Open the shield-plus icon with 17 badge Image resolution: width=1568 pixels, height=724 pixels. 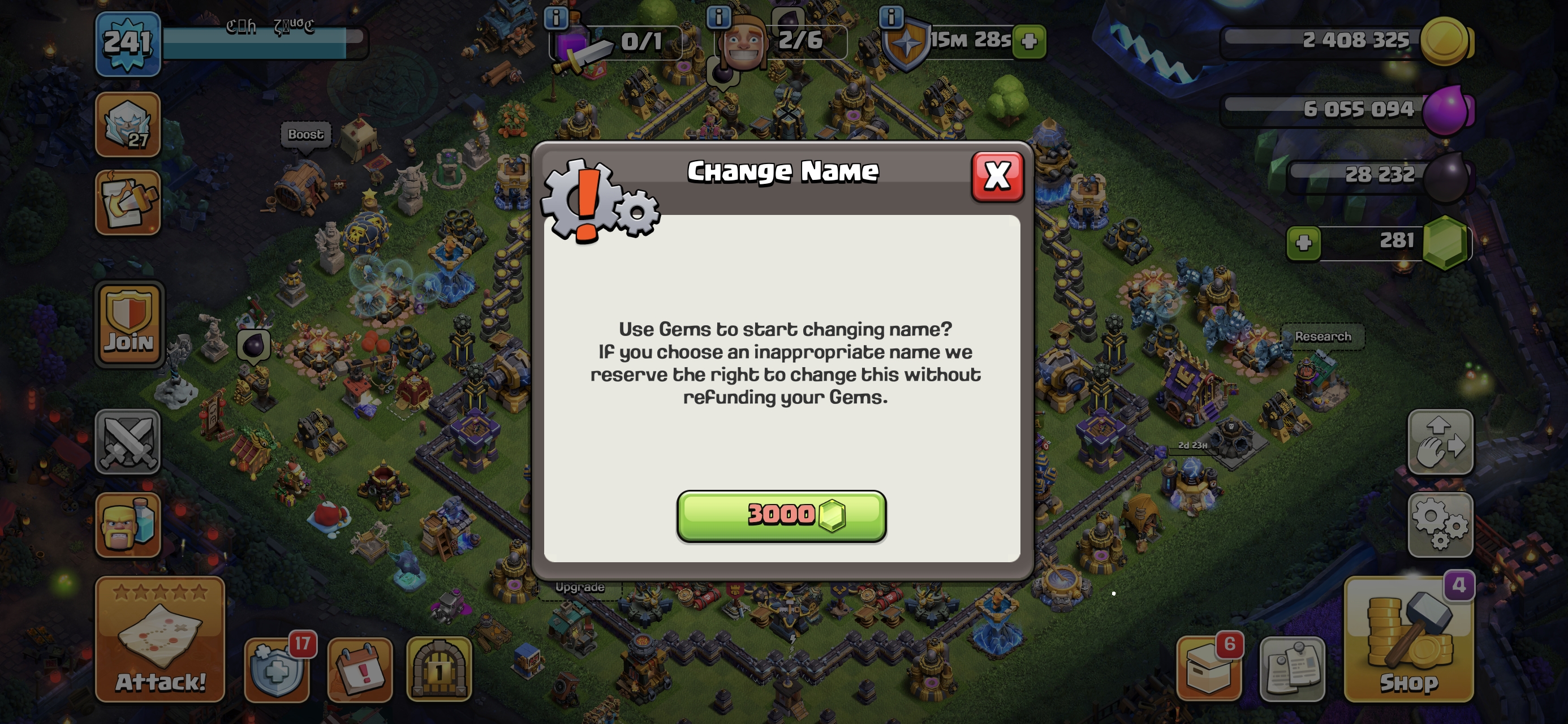(278, 669)
